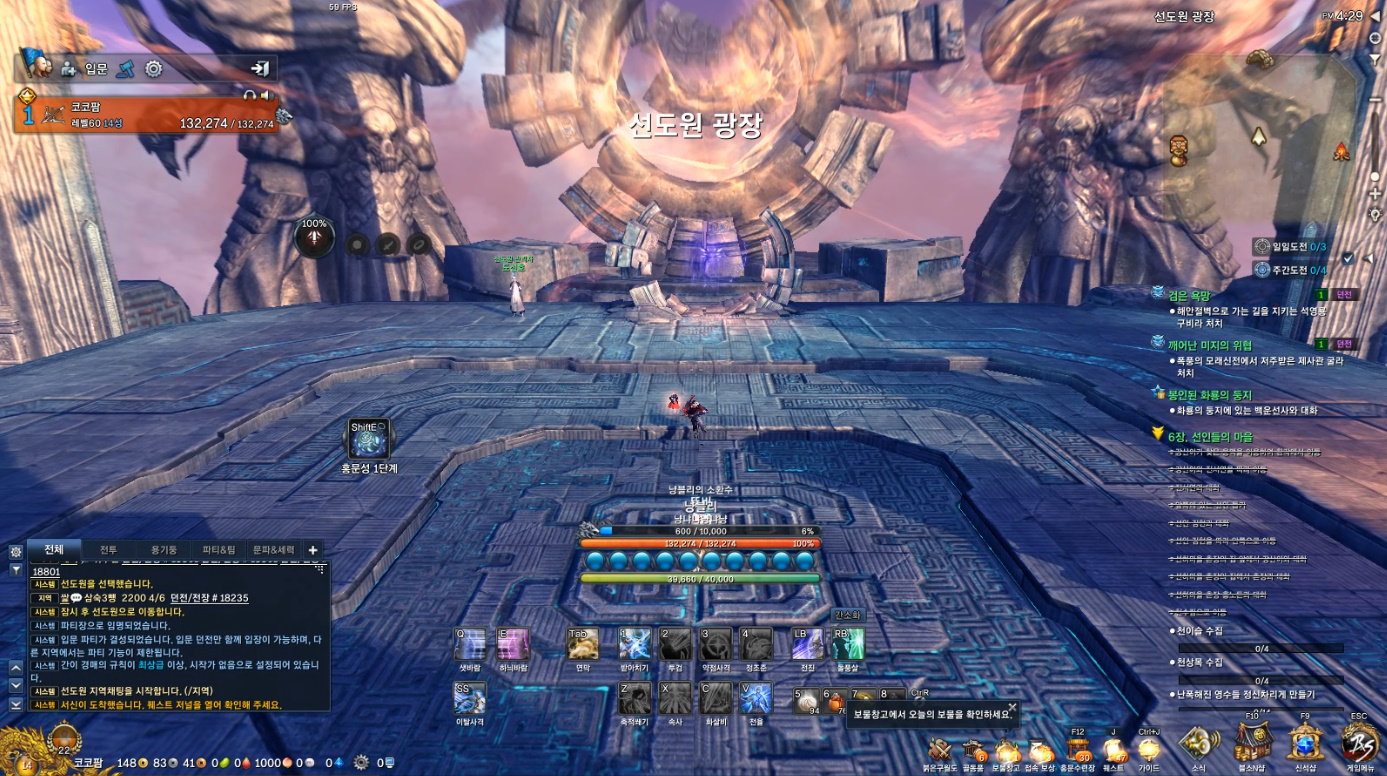Open the 가이드 guide icon
This screenshot has height=776, width=1387.
(x=1148, y=750)
